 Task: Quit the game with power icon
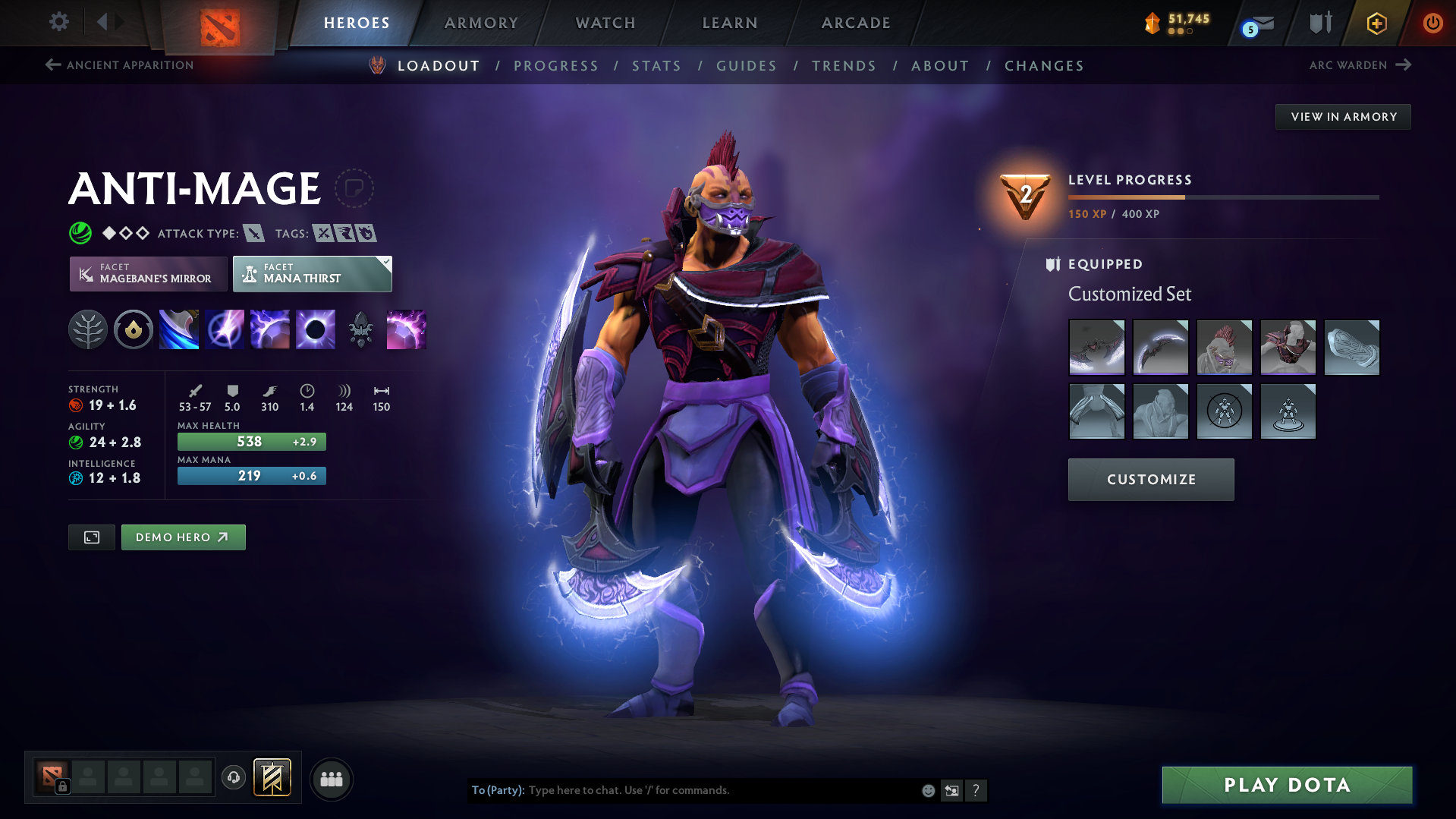tap(1432, 23)
